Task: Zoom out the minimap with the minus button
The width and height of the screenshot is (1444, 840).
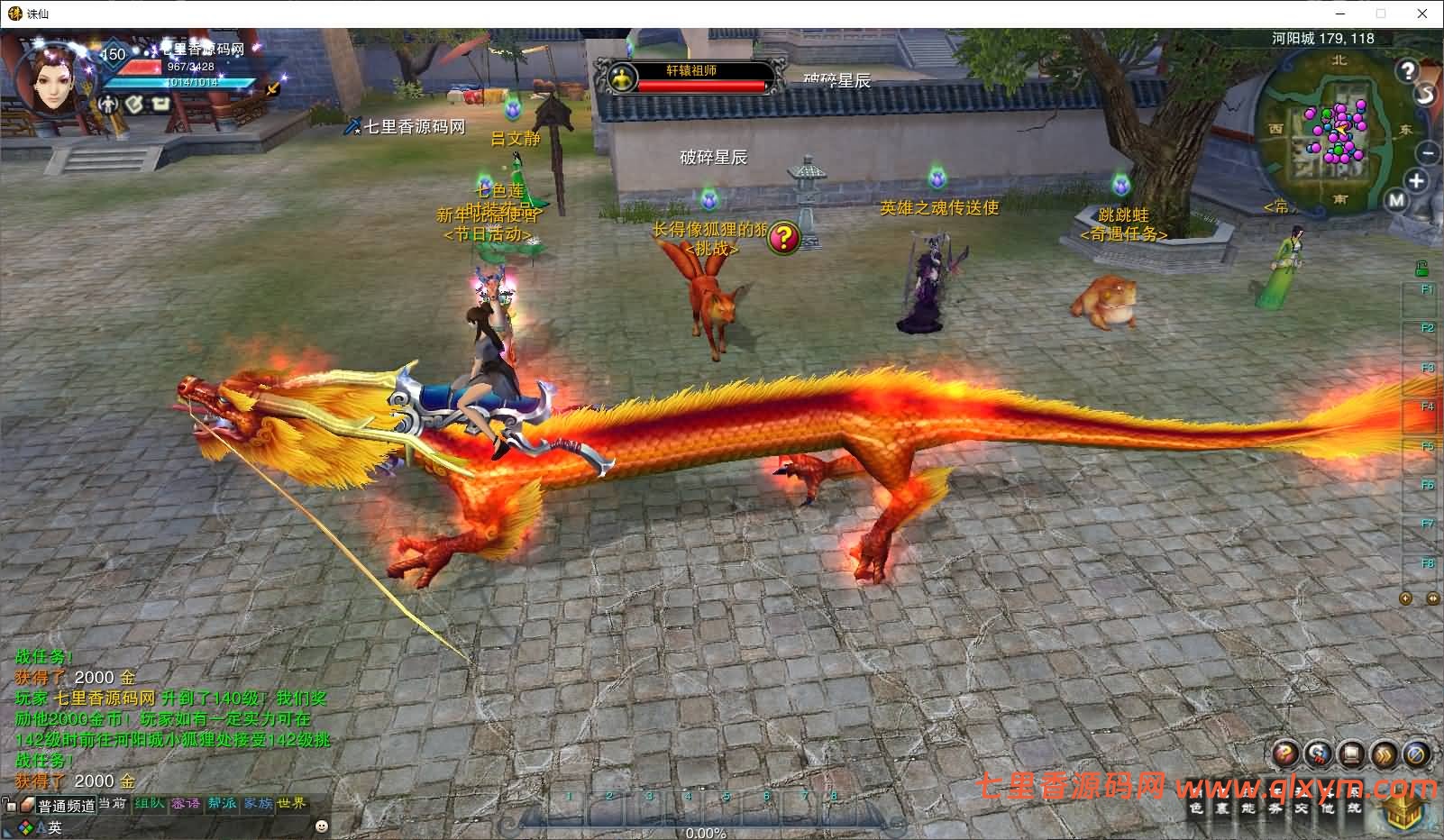Action: coord(1426,152)
